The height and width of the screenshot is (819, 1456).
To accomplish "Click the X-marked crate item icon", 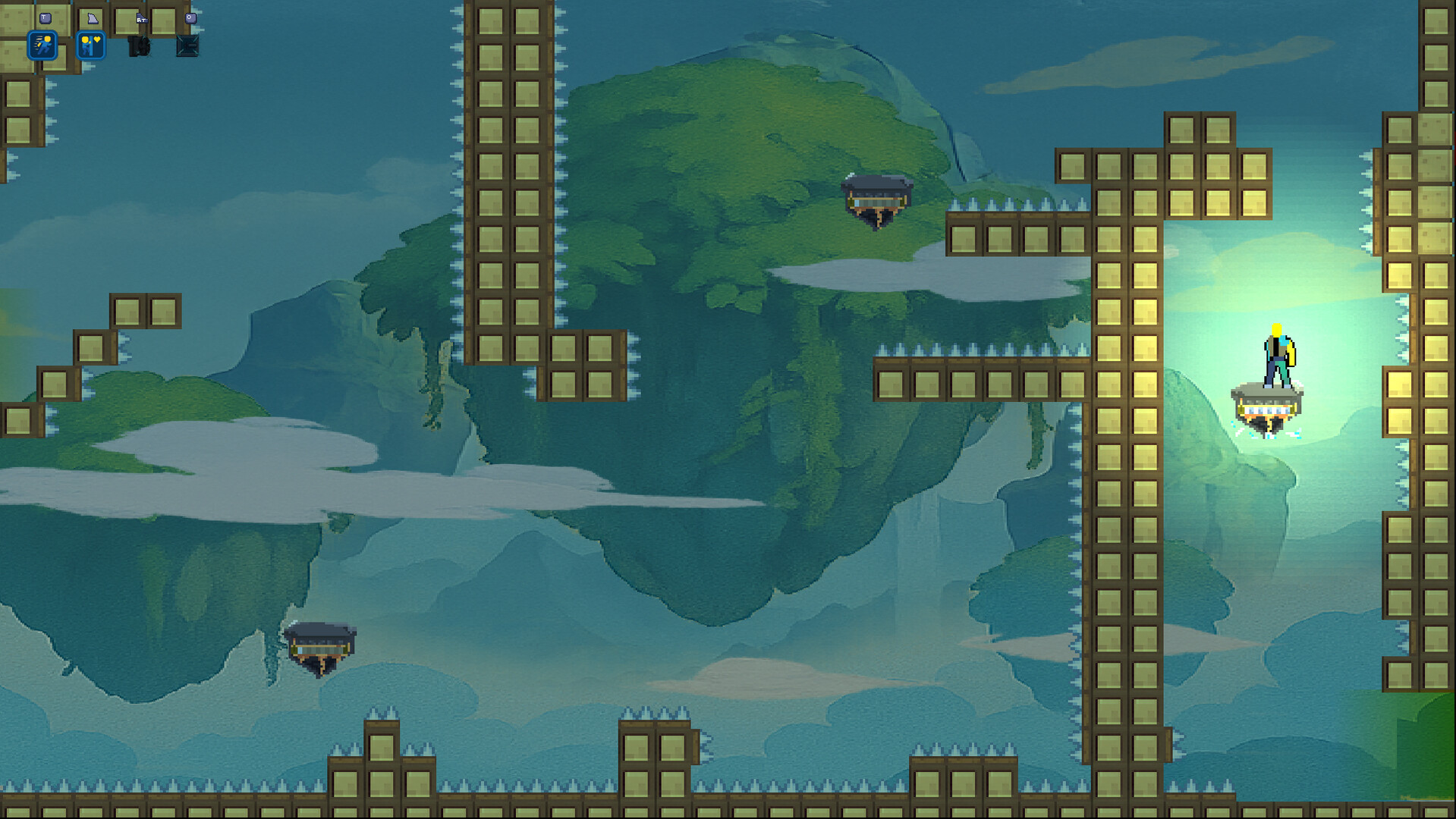I will click(187, 47).
